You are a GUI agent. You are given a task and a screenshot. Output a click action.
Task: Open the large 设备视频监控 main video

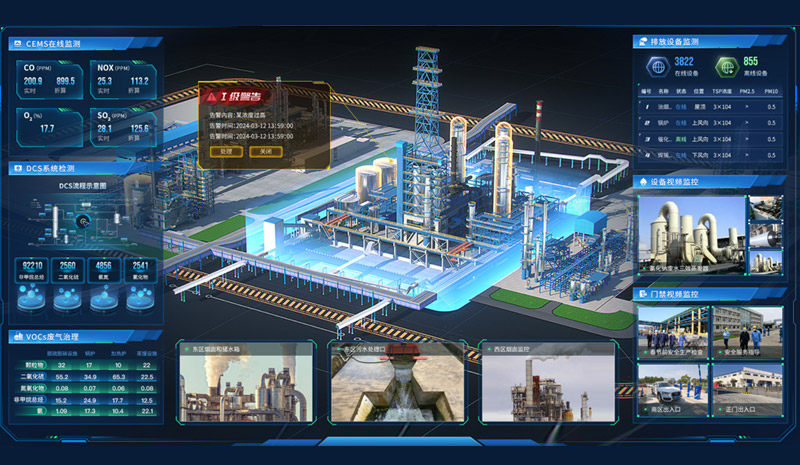click(x=691, y=236)
